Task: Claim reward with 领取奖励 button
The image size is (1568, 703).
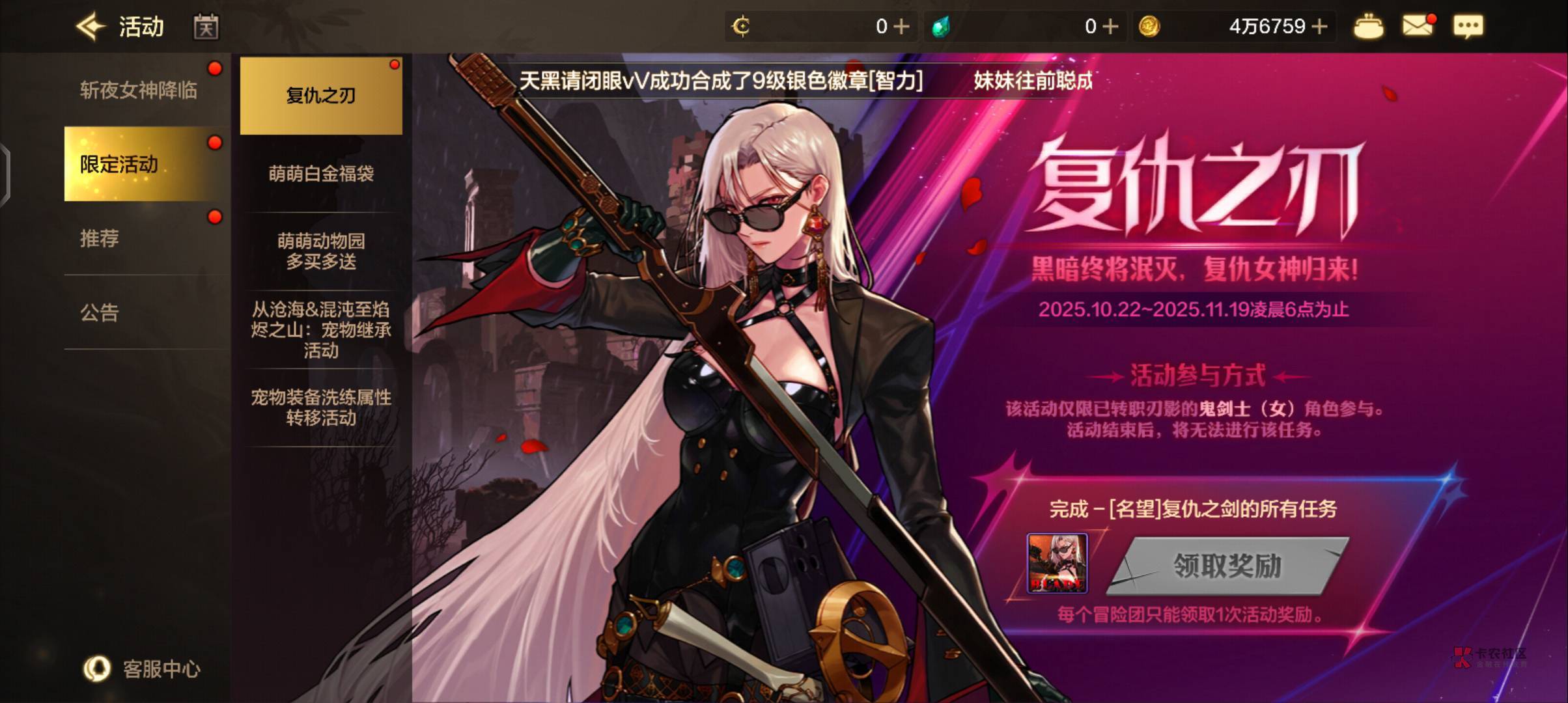Action: (1227, 566)
